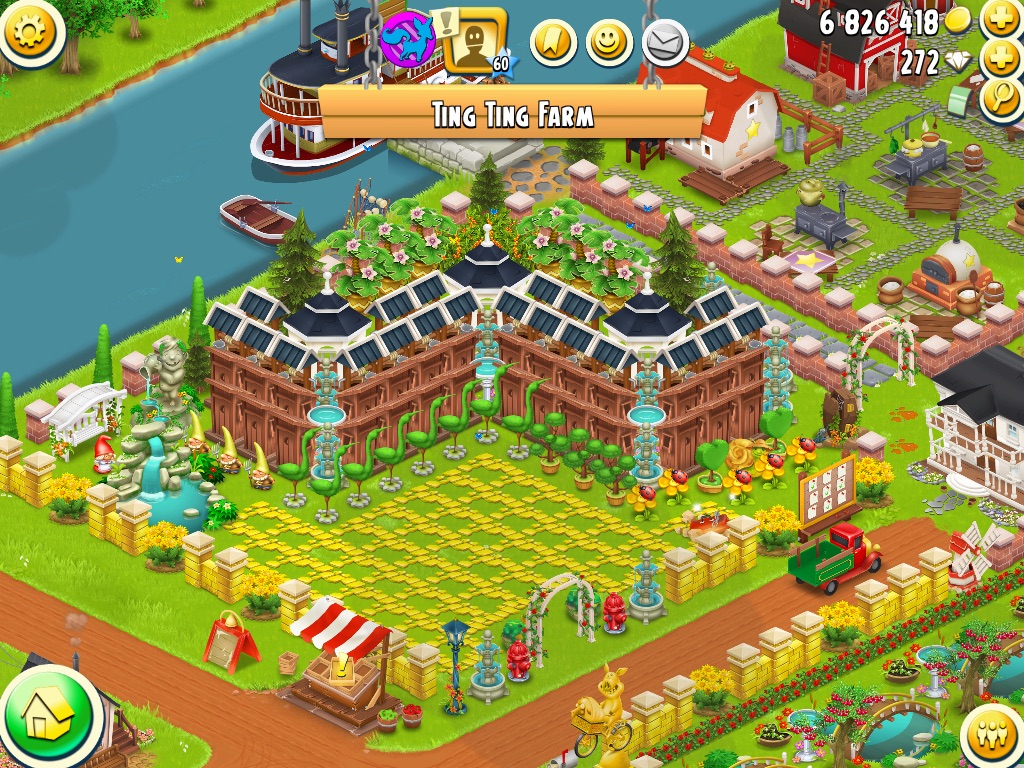Select the purple fox neighborhood emblem

tap(408, 40)
